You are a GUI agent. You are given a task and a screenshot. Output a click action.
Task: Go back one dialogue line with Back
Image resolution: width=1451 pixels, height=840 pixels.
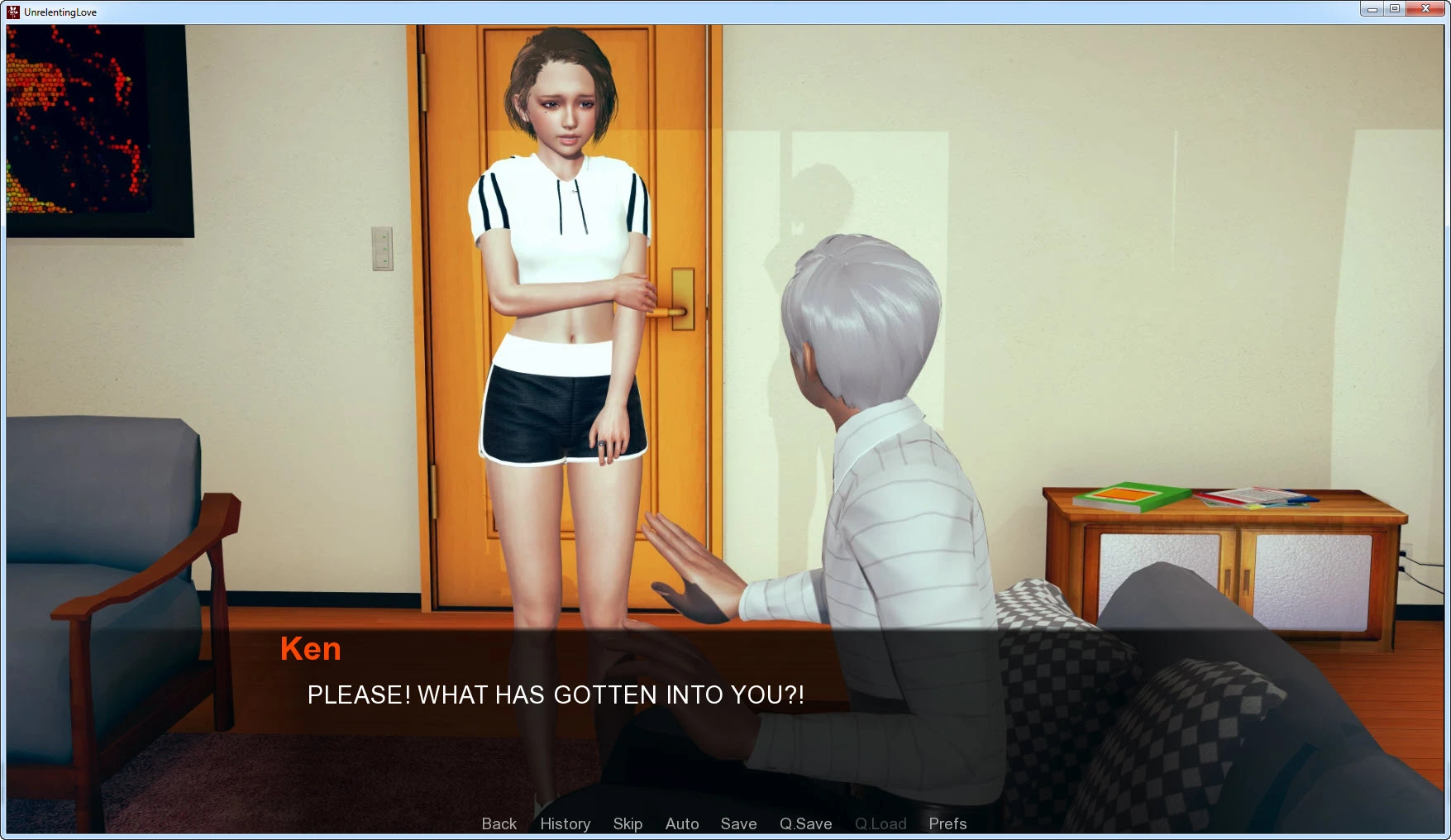pyautogui.click(x=499, y=823)
